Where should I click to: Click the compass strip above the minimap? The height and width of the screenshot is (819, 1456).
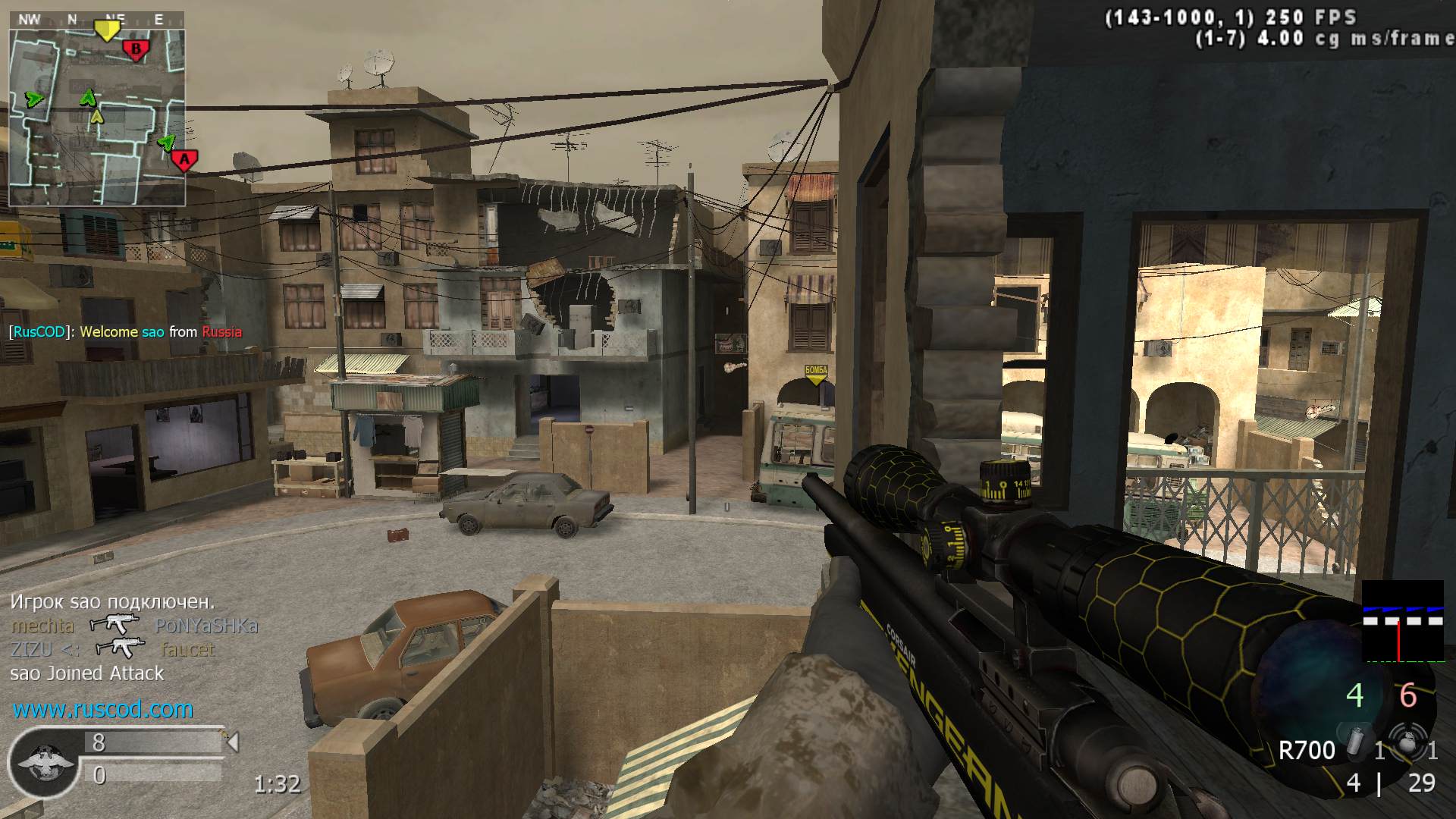96,20
